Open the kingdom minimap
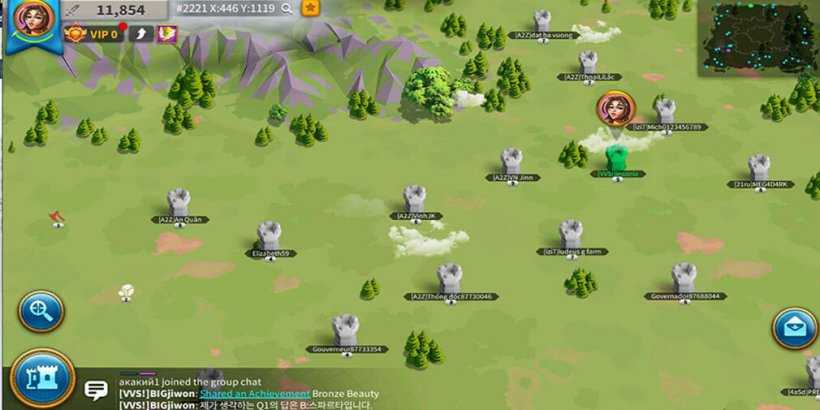Screen dimensions: 820x410 point(757,38)
